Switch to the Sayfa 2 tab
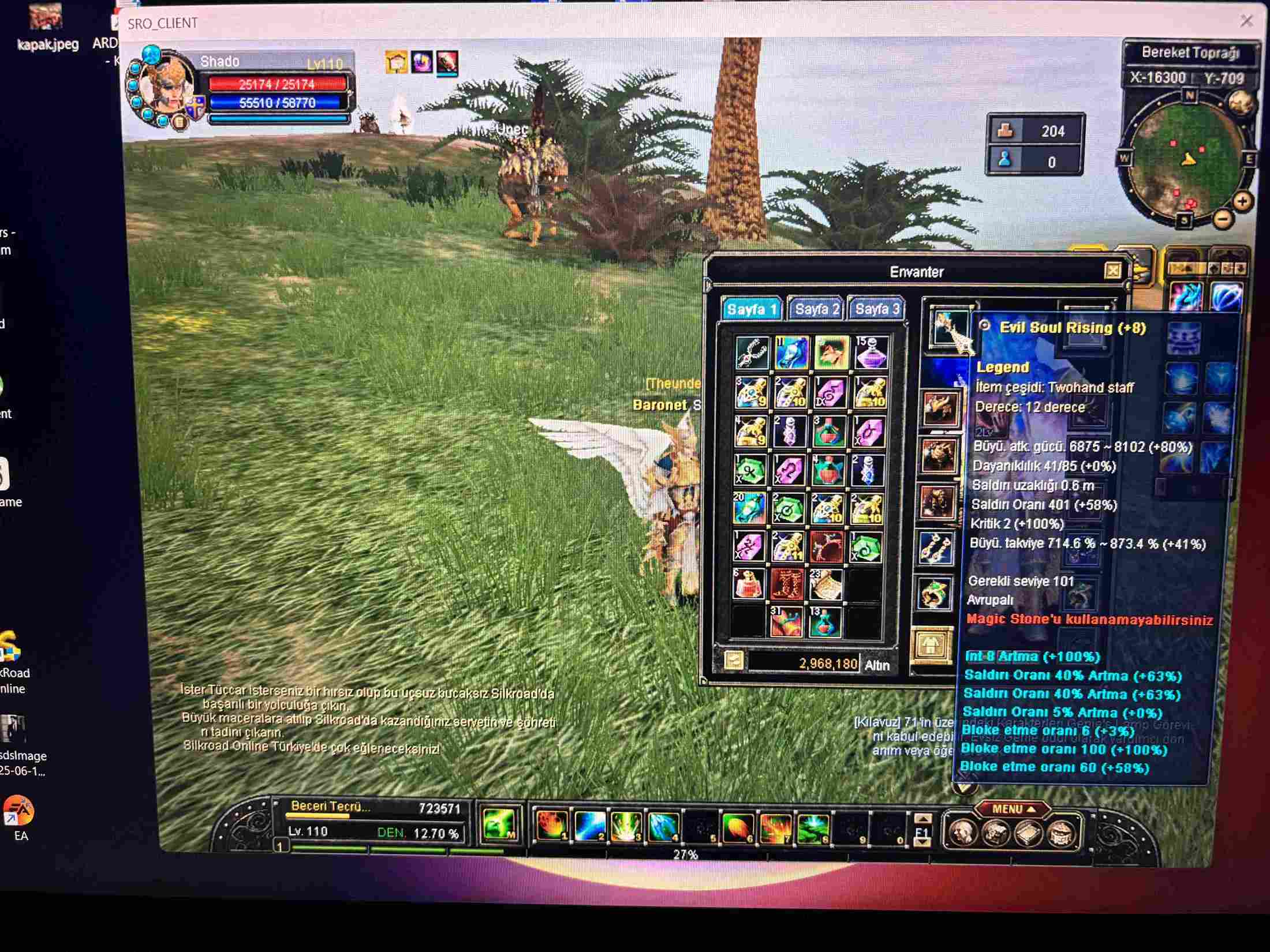The height and width of the screenshot is (952, 1270). pyautogui.click(x=817, y=309)
